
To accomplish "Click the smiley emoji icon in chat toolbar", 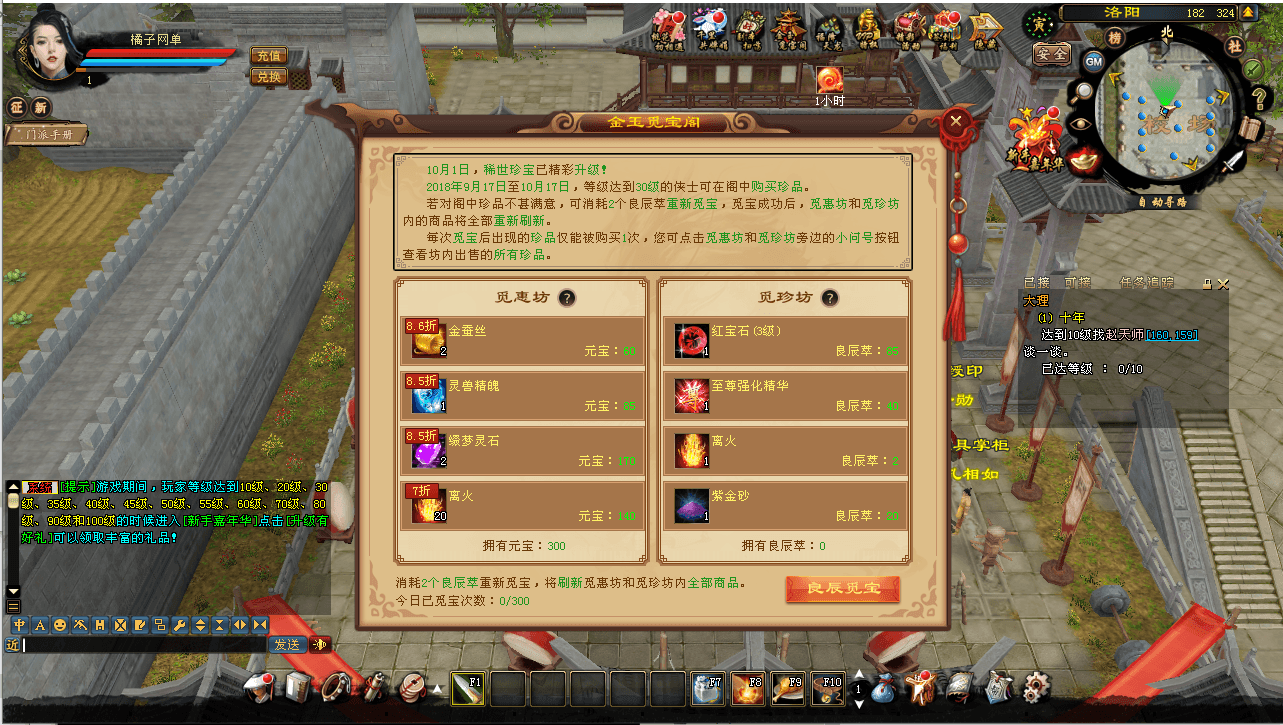I will click(x=59, y=625).
